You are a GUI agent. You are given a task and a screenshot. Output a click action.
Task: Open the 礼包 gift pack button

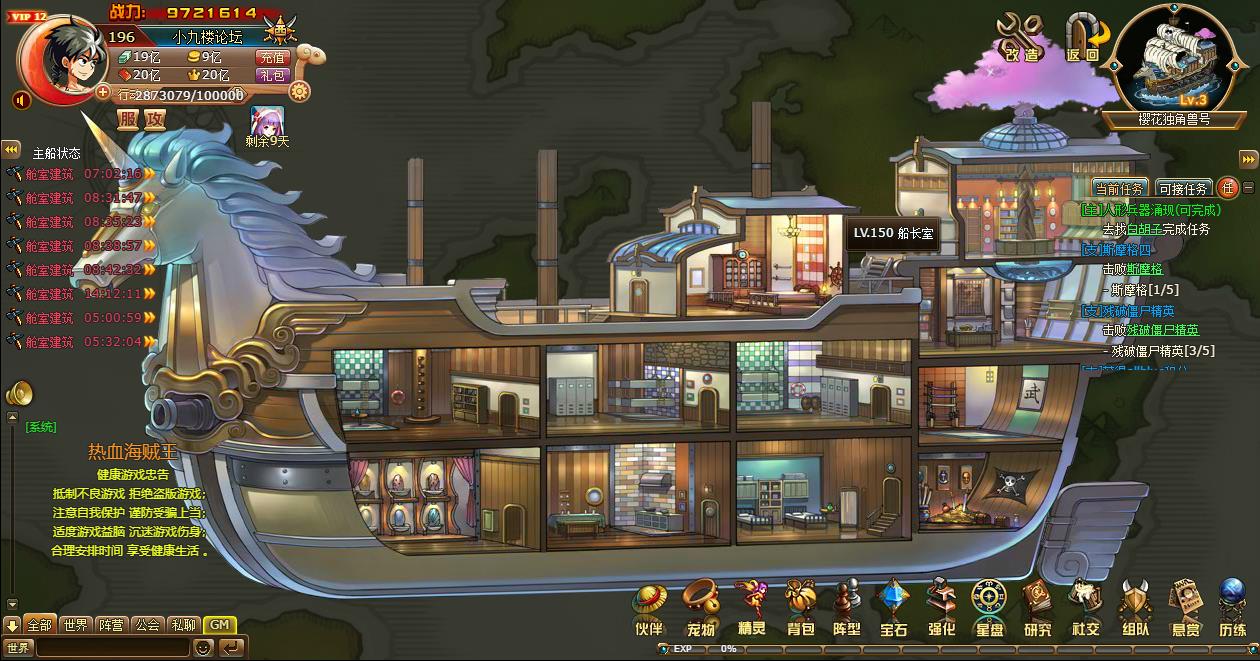pyautogui.click(x=272, y=75)
